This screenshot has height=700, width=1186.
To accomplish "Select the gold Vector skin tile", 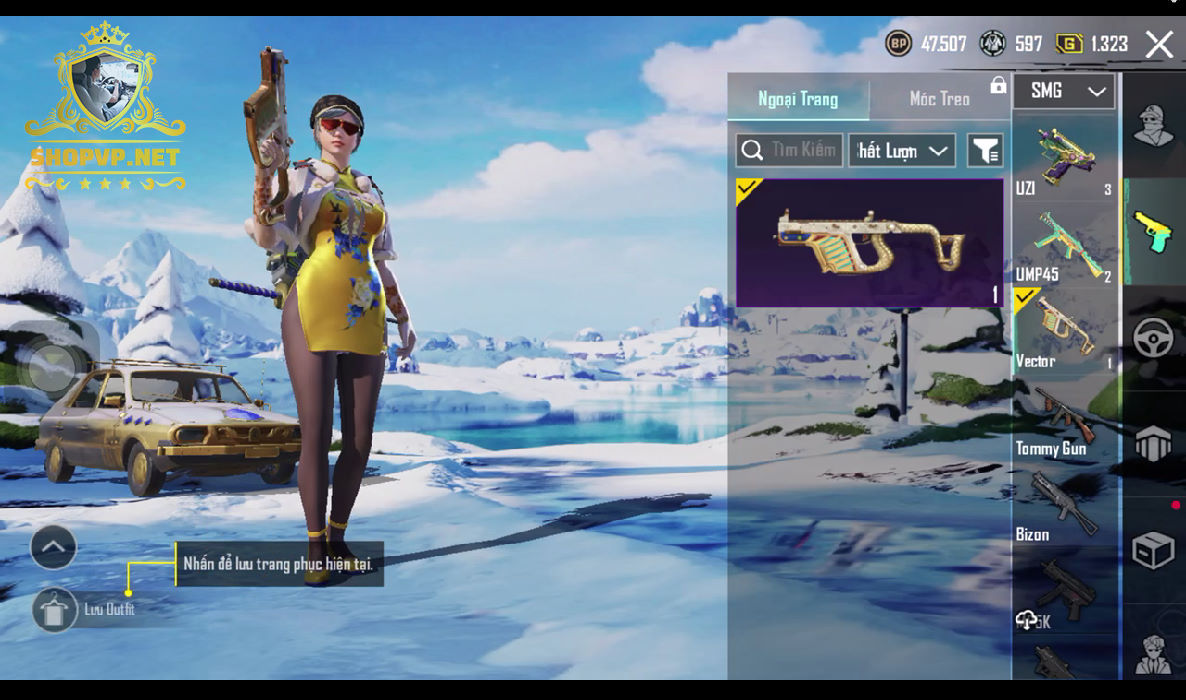I will (869, 242).
